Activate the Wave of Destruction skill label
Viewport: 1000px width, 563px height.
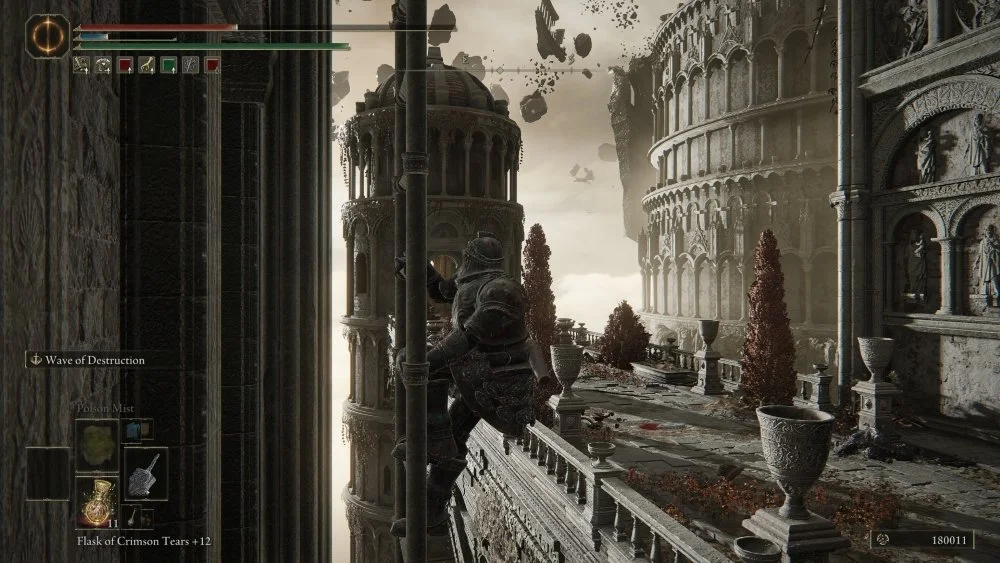point(94,360)
